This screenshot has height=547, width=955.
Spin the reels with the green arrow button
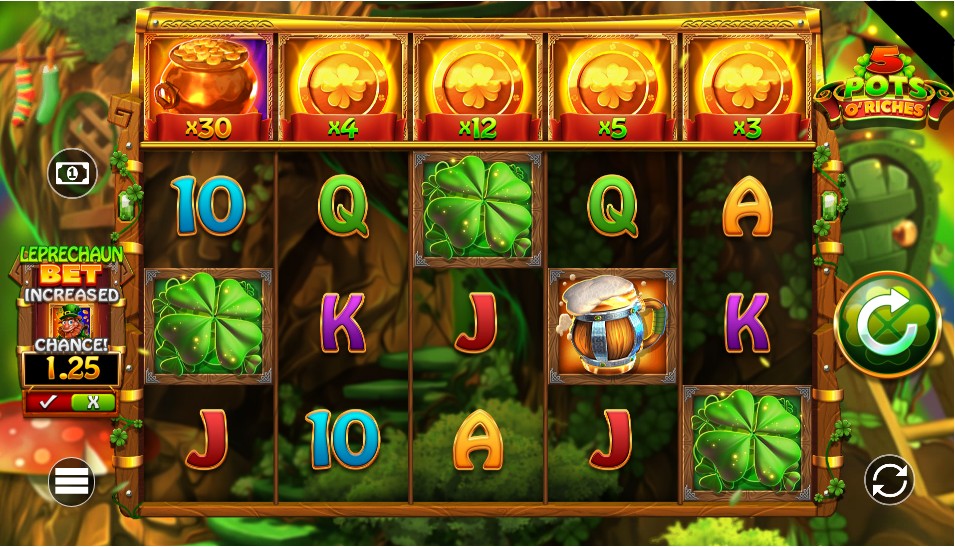[x=887, y=325]
